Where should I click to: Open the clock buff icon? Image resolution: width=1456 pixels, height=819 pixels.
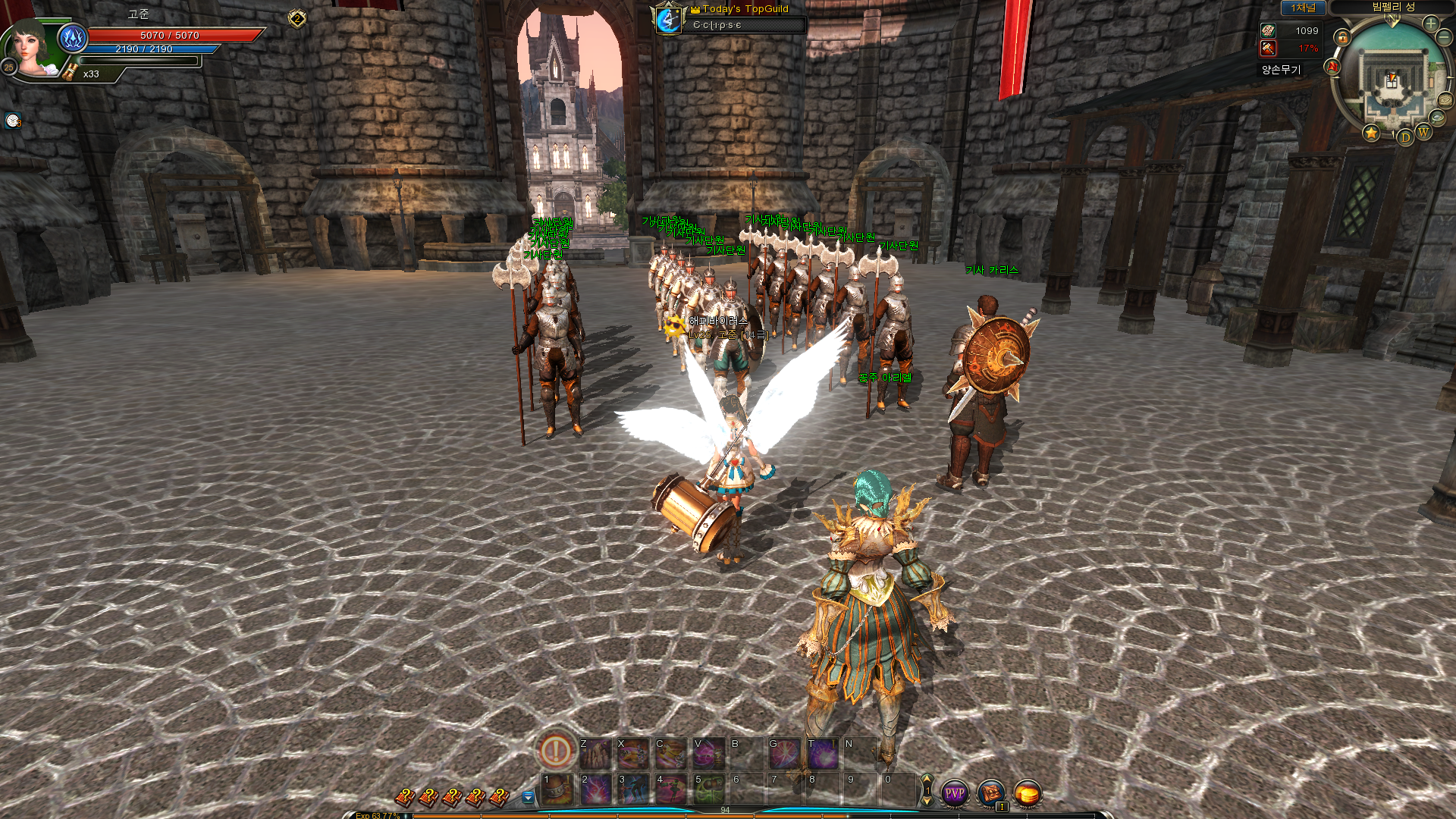pyautogui.click(x=13, y=121)
